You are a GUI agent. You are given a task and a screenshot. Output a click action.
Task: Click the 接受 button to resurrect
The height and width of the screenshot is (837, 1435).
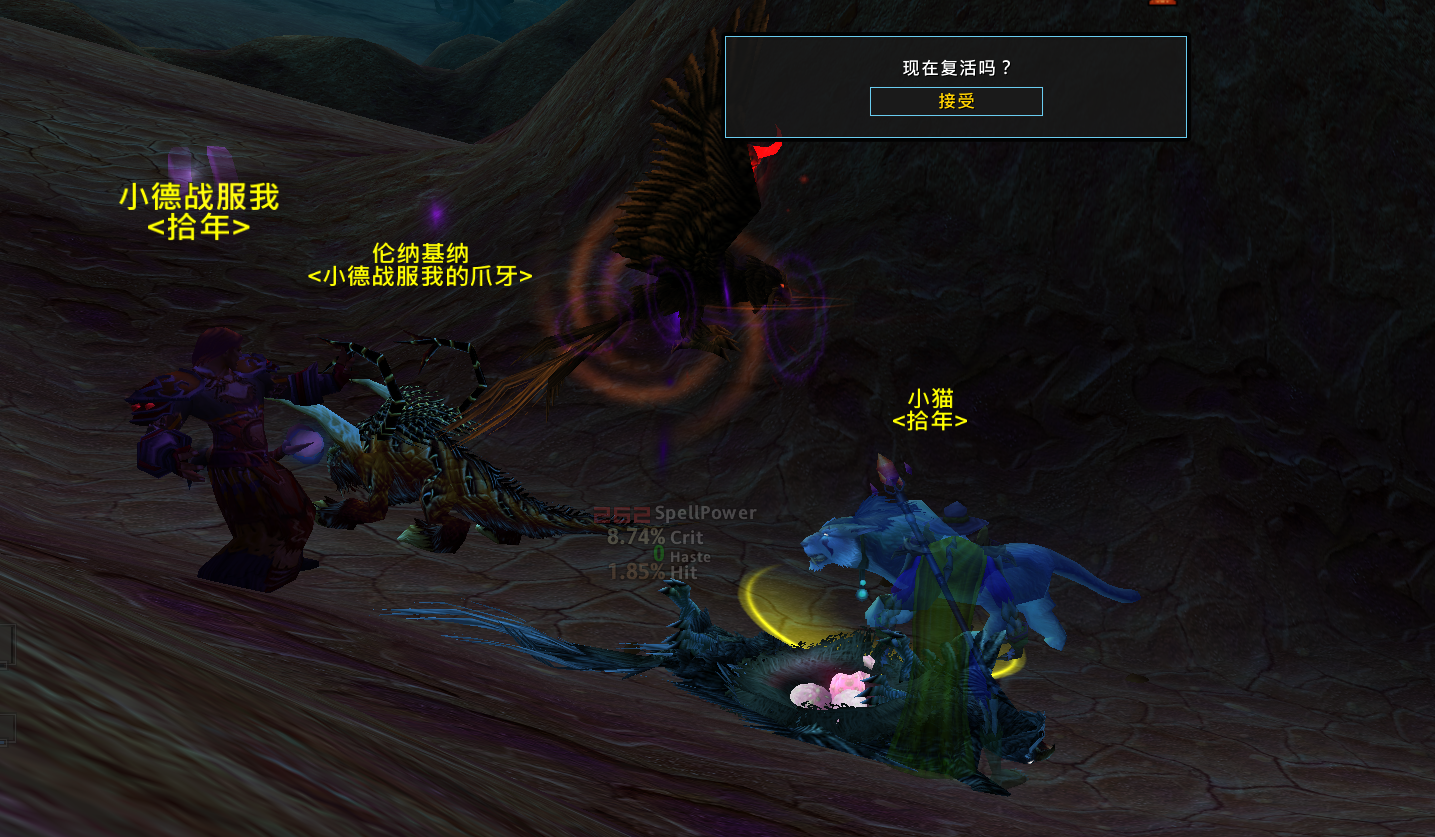click(955, 101)
